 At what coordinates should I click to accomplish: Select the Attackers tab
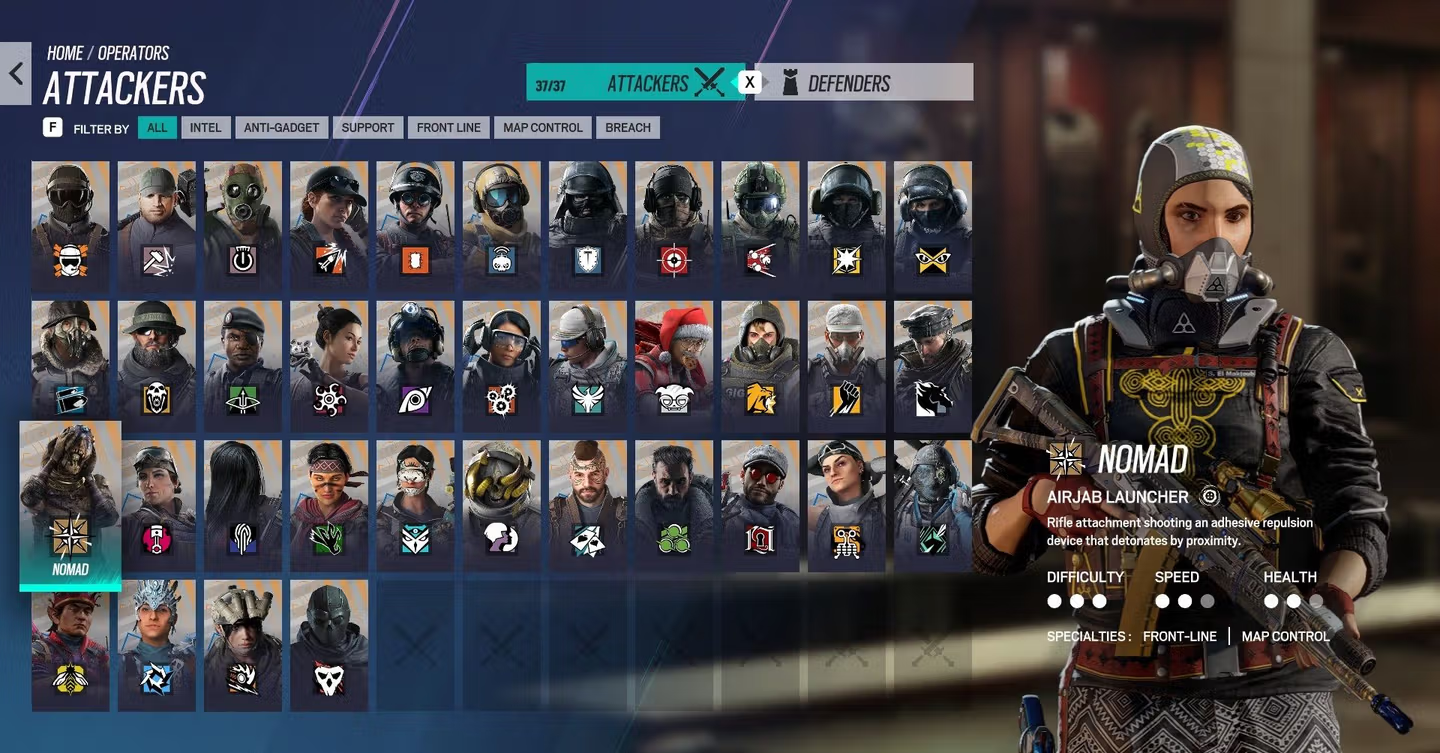[635, 83]
